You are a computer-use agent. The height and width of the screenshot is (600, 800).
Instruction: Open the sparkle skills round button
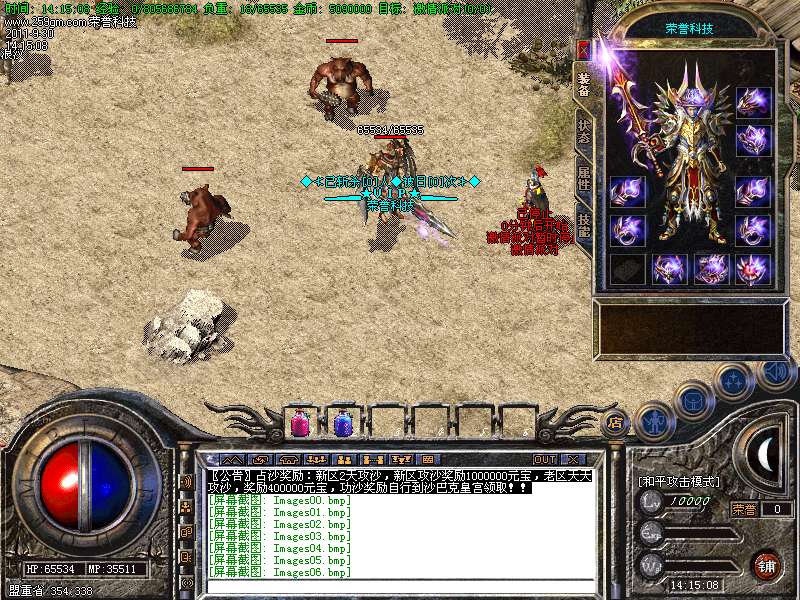pyautogui.click(x=735, y=381)
